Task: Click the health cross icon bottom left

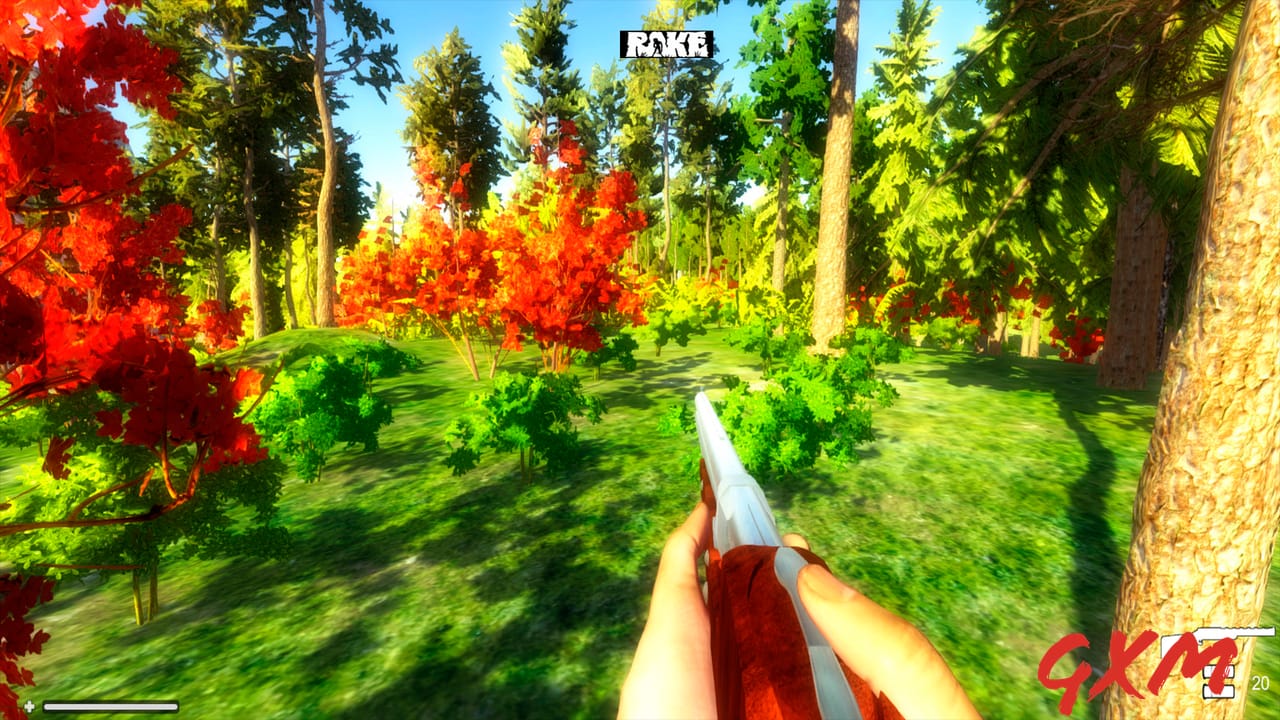Action: (x=28, y=704)
